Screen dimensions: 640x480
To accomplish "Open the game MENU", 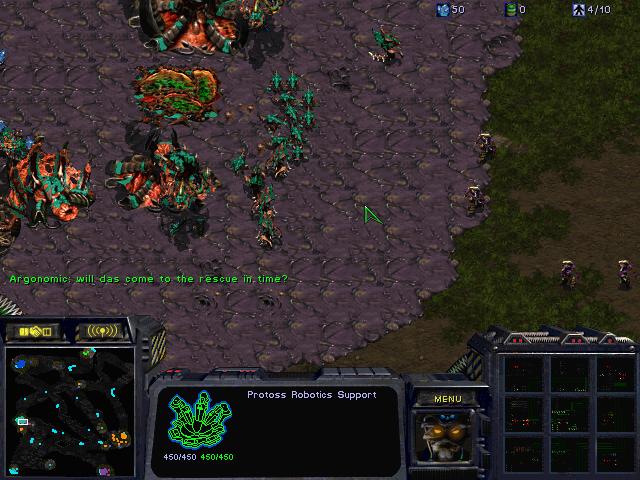I will point(448,399).
